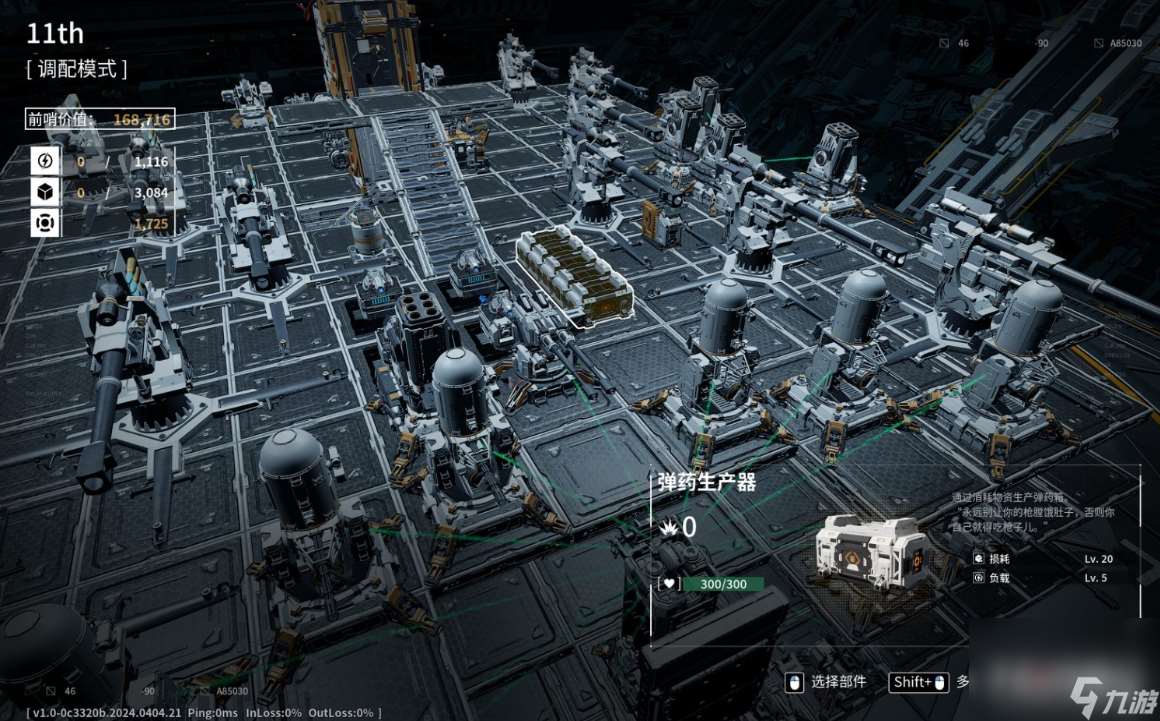
Task: Select the cube materials resource icon
Action: coord(44,192)
